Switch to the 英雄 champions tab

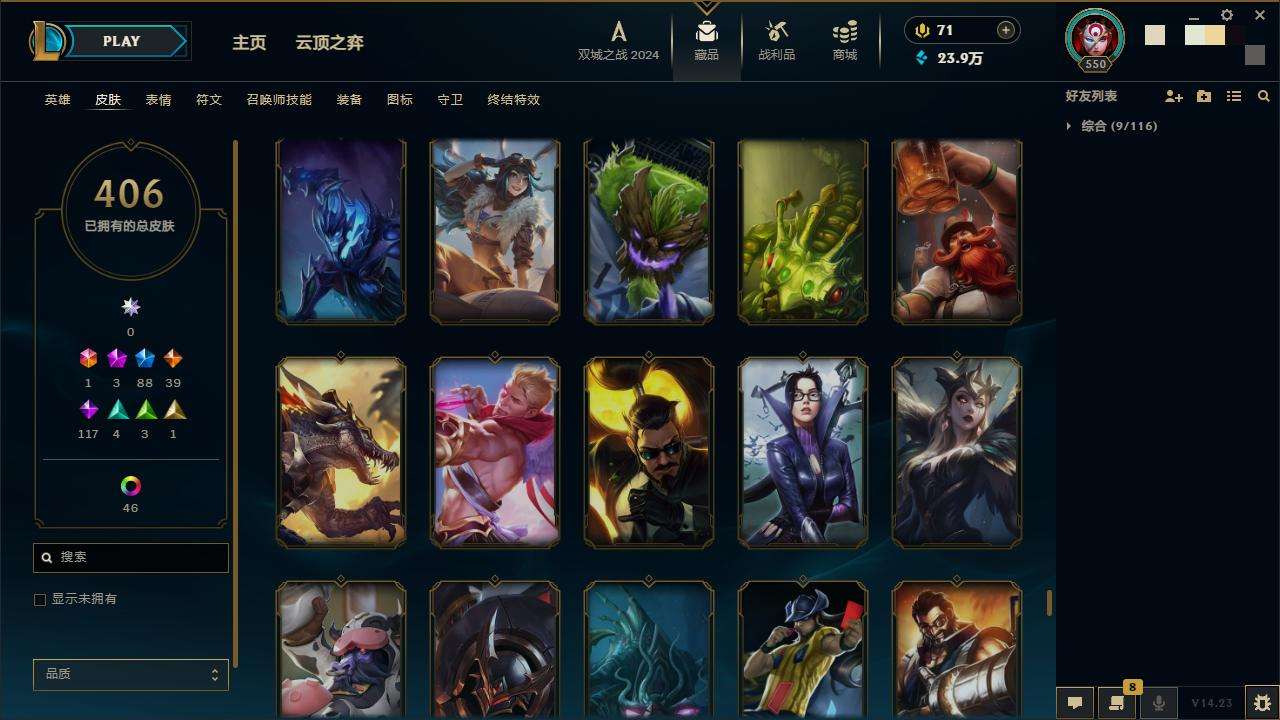coord(58,100)
